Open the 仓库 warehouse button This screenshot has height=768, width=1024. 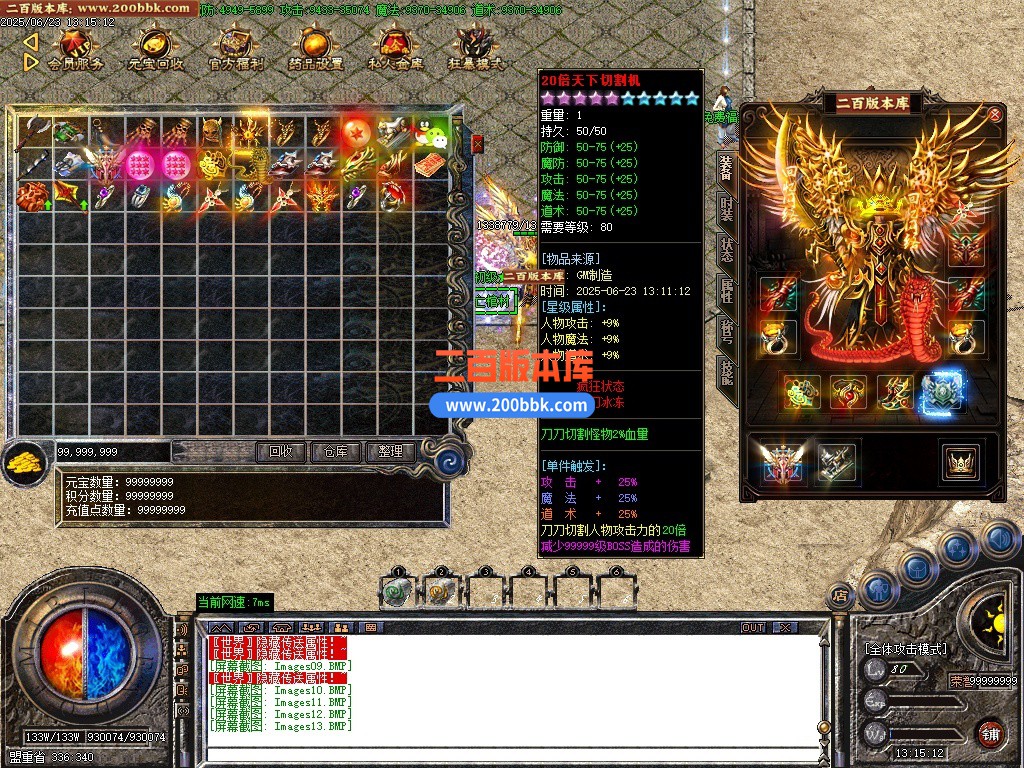click(x=335, y=451)
